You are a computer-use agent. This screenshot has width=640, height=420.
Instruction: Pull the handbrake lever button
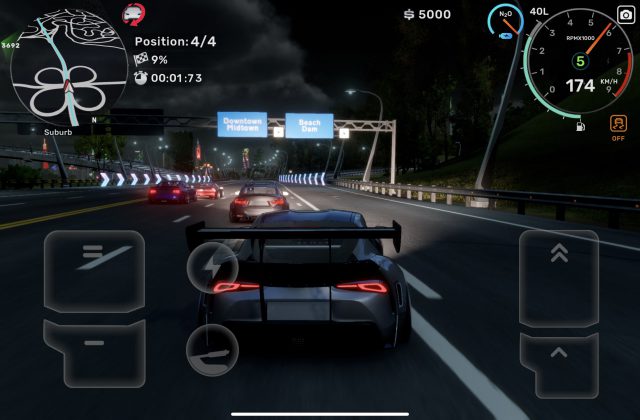tap(212, 350)
